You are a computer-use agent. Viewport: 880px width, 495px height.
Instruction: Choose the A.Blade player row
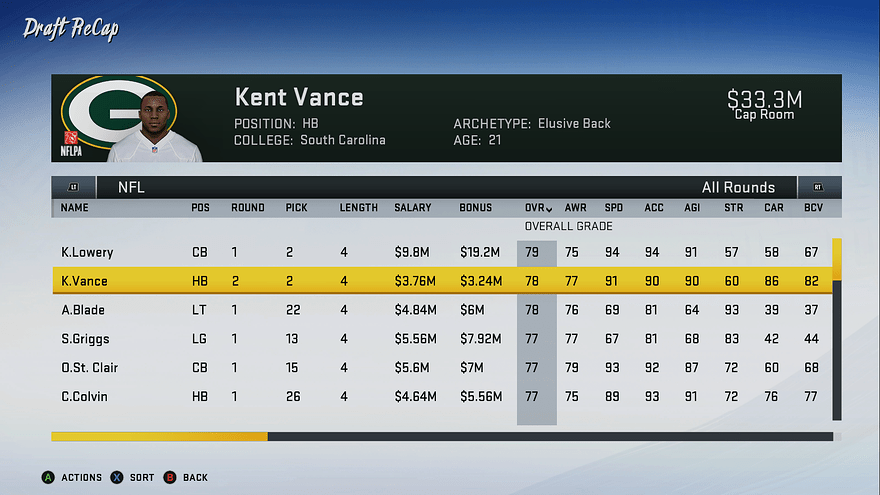(440, 311)
